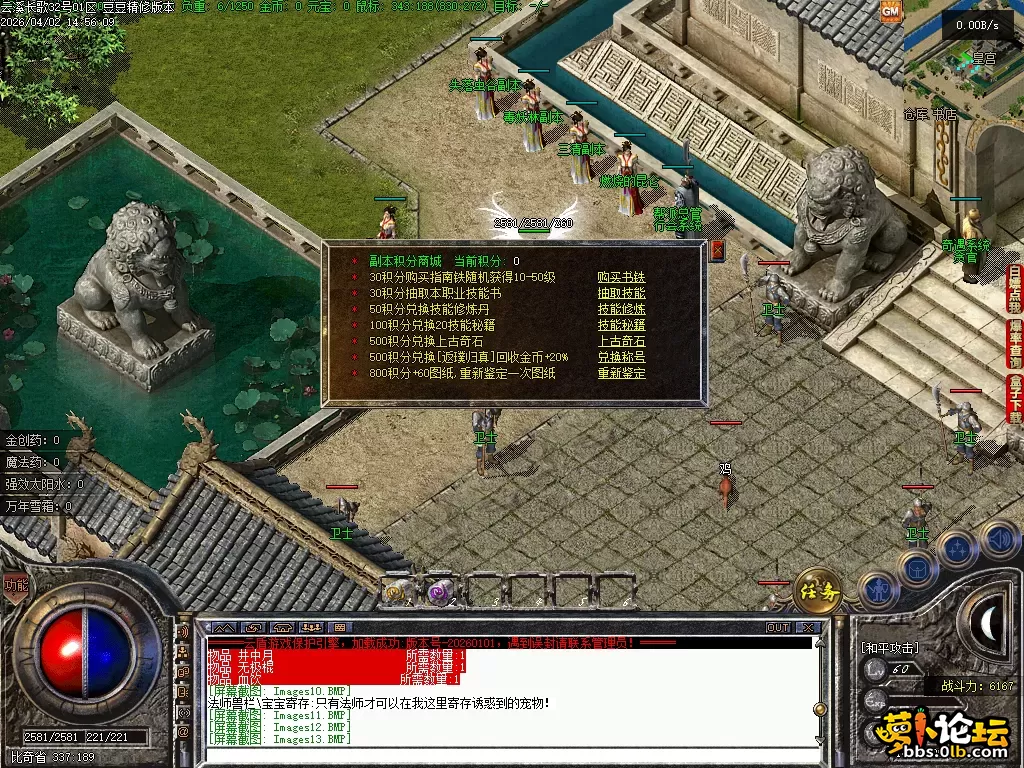Open the gold 任务 quest button

point(818,591)
